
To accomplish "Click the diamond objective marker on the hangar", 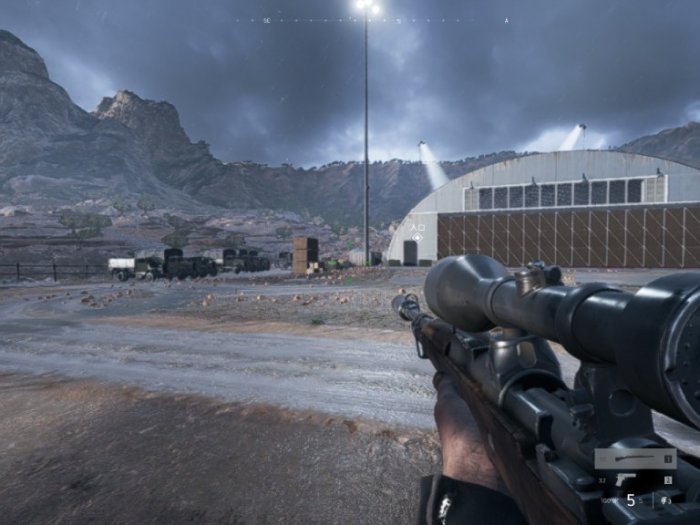I will tap(417, 236).
